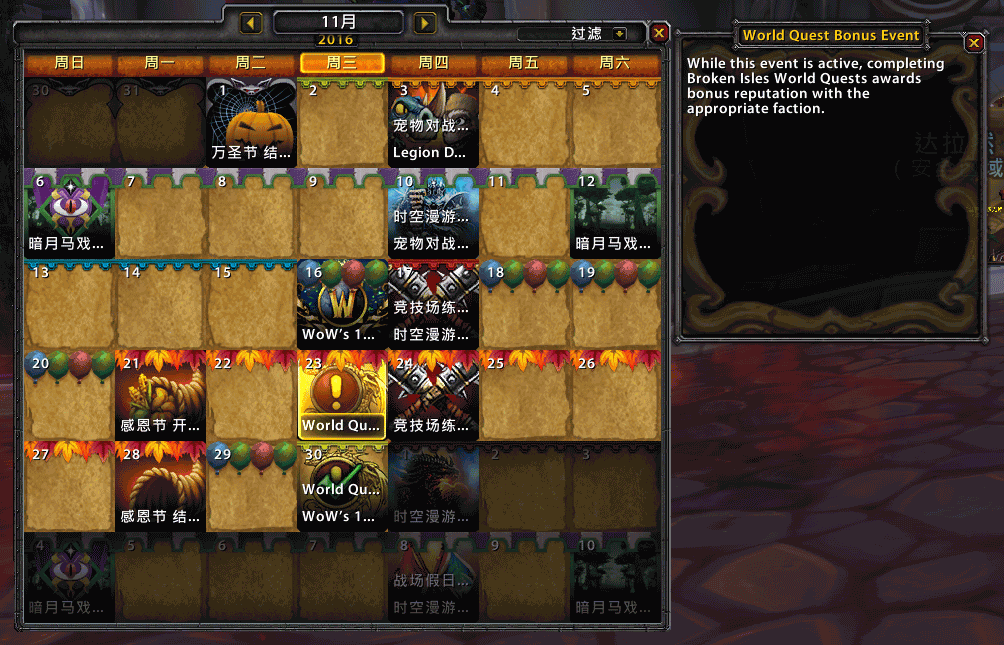Close the calendar window
The height and width of the screenshot is (645, 1004).
(659, 34)
